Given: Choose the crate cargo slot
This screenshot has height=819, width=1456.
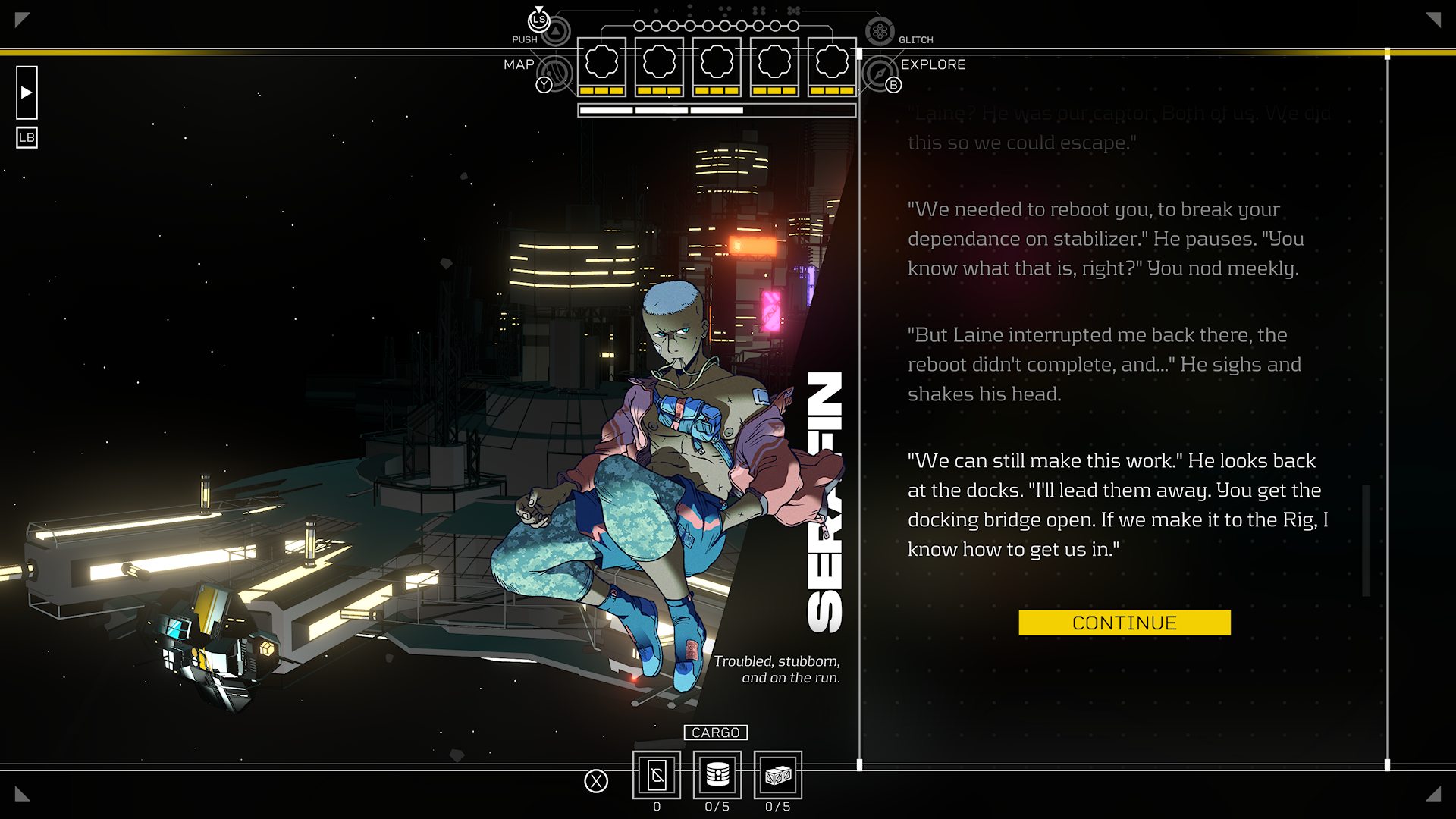Looking at the screenshot, I should coord(778,775).
